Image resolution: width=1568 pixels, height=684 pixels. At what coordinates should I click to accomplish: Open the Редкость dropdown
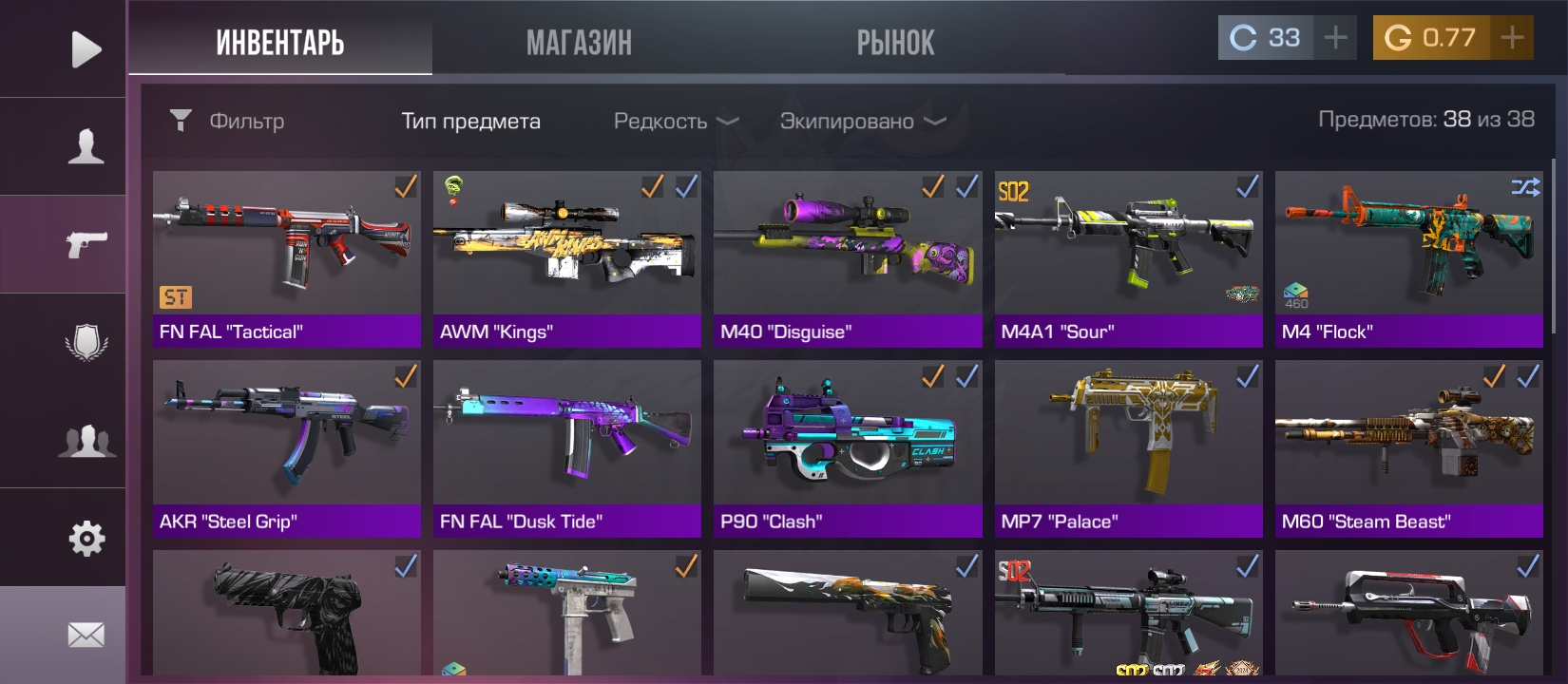click(x=676, y=122)
